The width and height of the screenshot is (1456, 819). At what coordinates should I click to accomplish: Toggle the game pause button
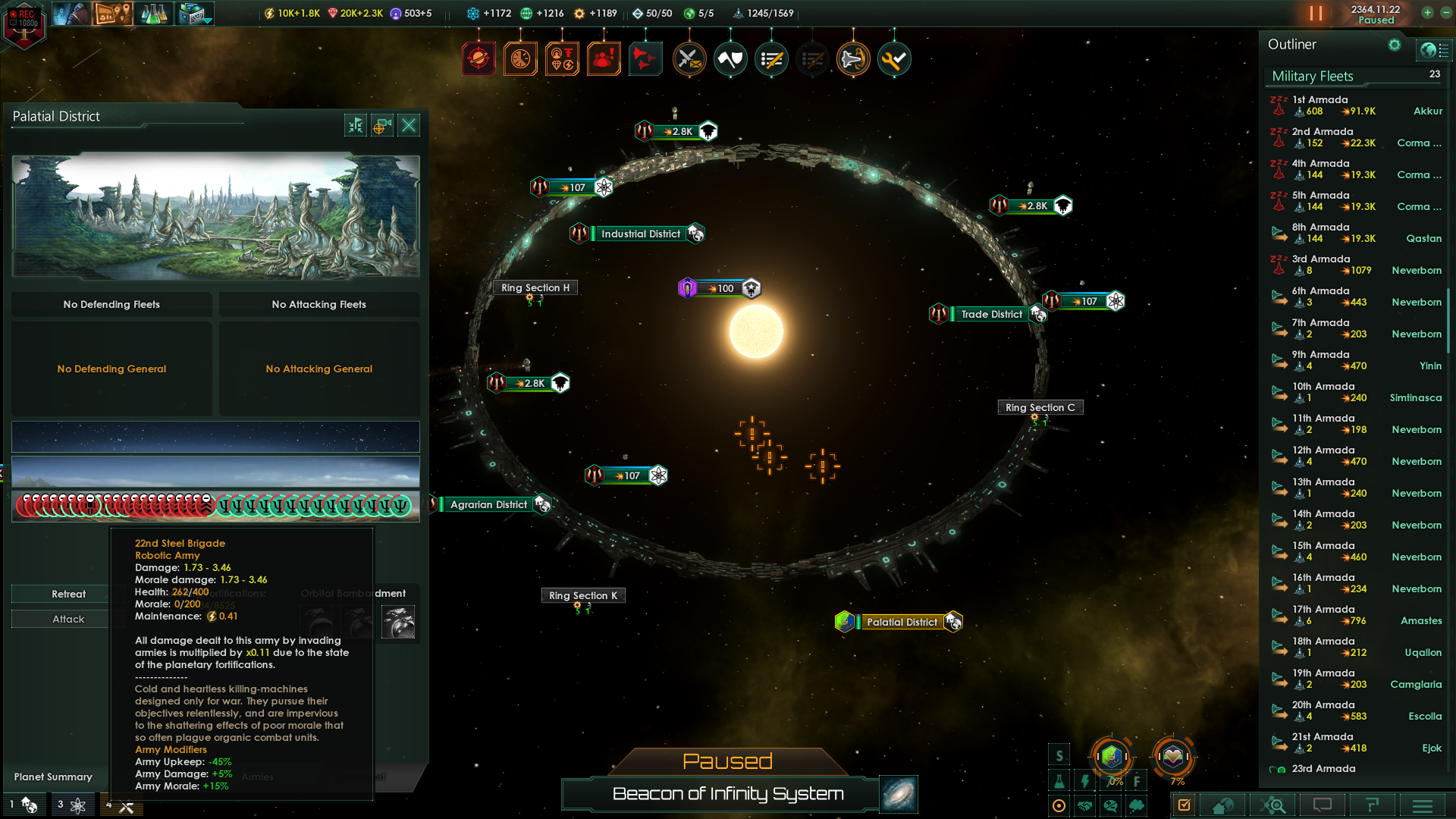[1316, 14]
